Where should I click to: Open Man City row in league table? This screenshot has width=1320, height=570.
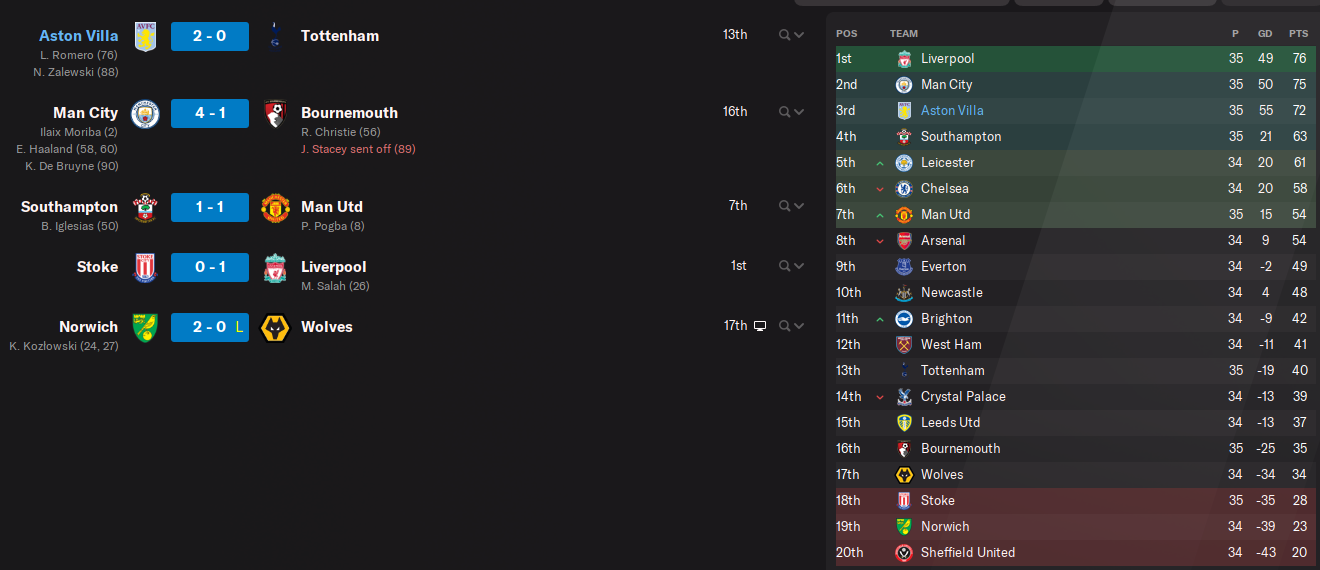(x=946, y=85)
